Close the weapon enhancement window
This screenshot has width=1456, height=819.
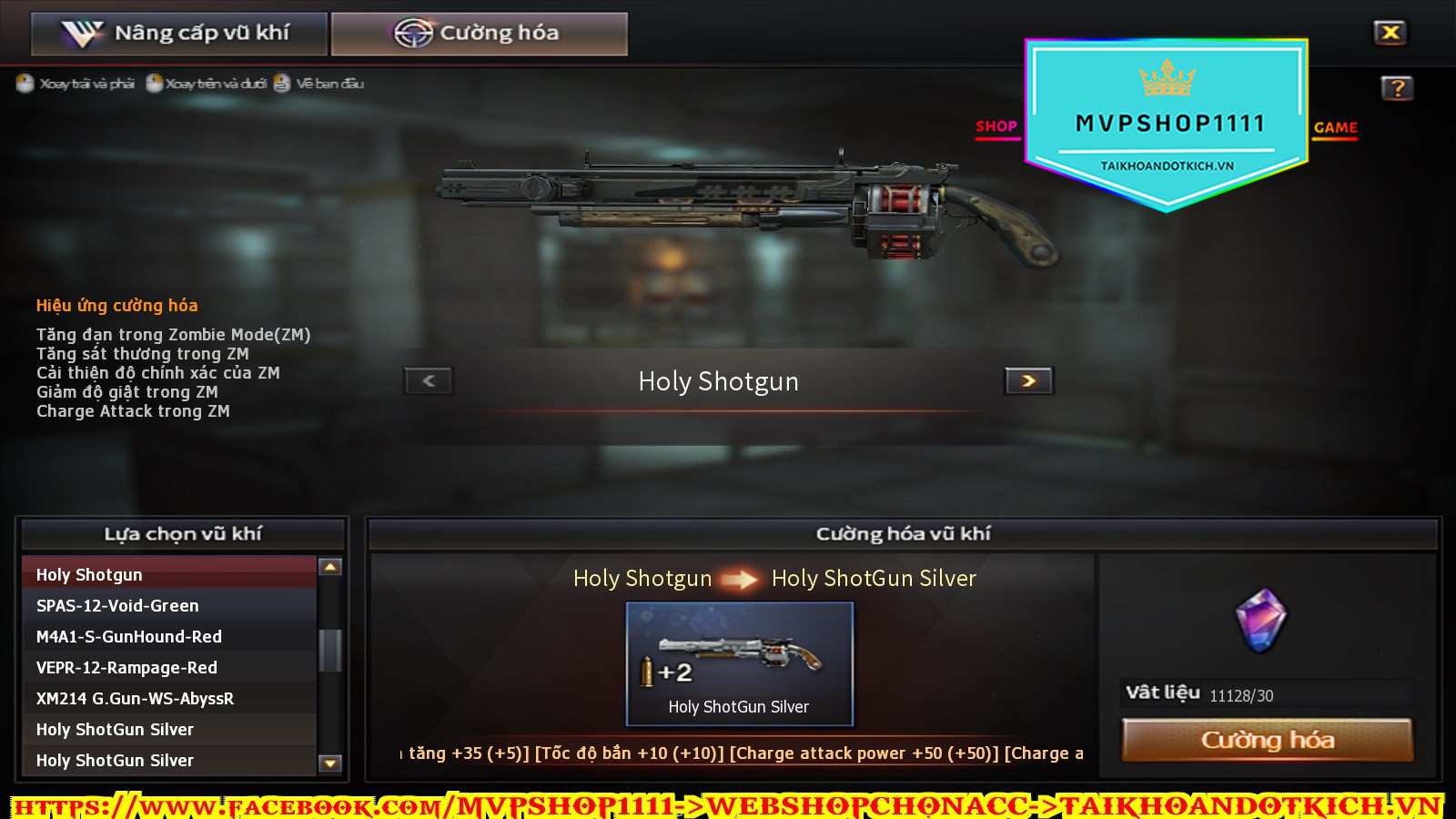click(x=1390, y=33)
